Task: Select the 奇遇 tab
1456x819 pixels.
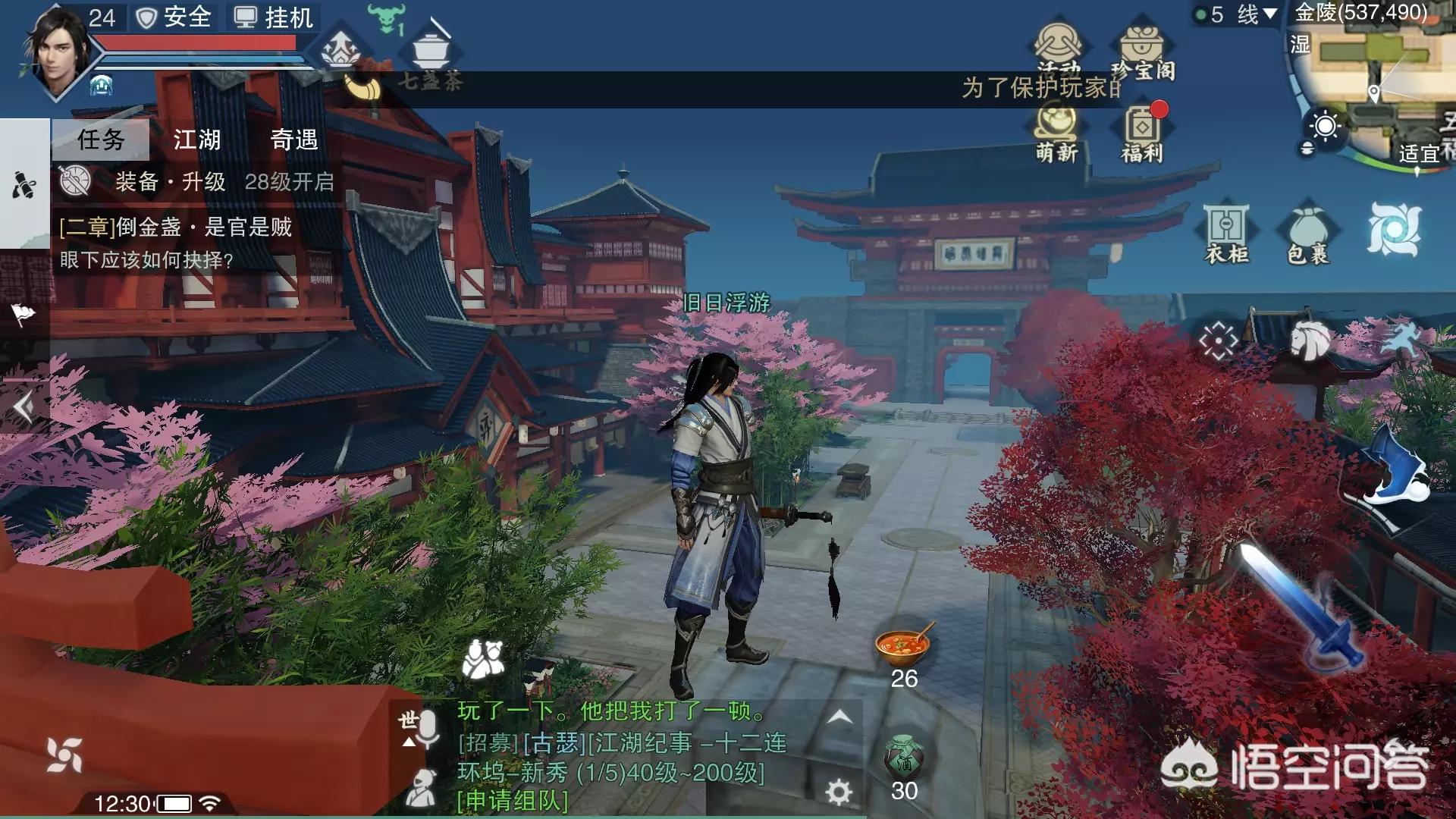Action: (x=293, y=140)
